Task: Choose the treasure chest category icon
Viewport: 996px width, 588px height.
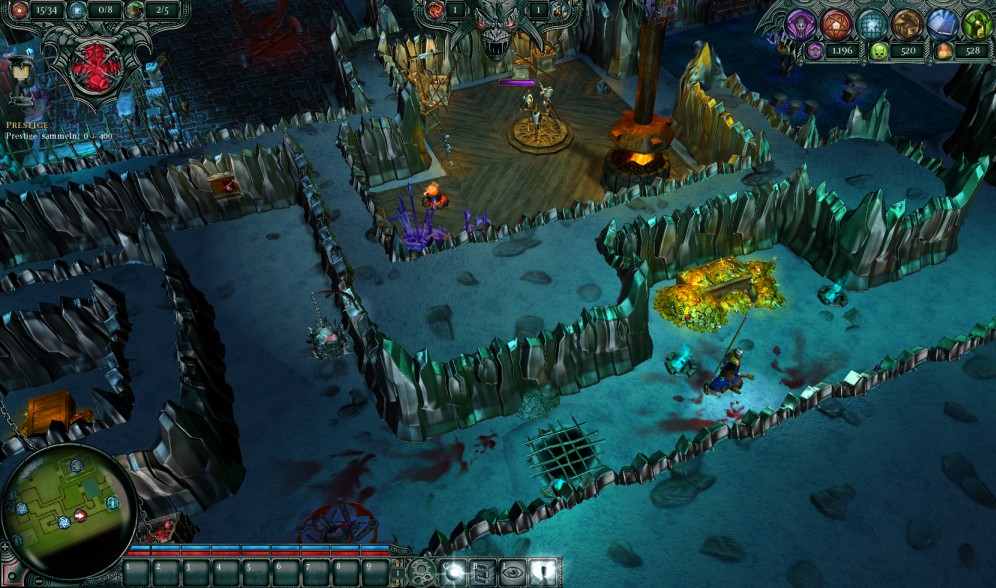Action: point(907,24)
